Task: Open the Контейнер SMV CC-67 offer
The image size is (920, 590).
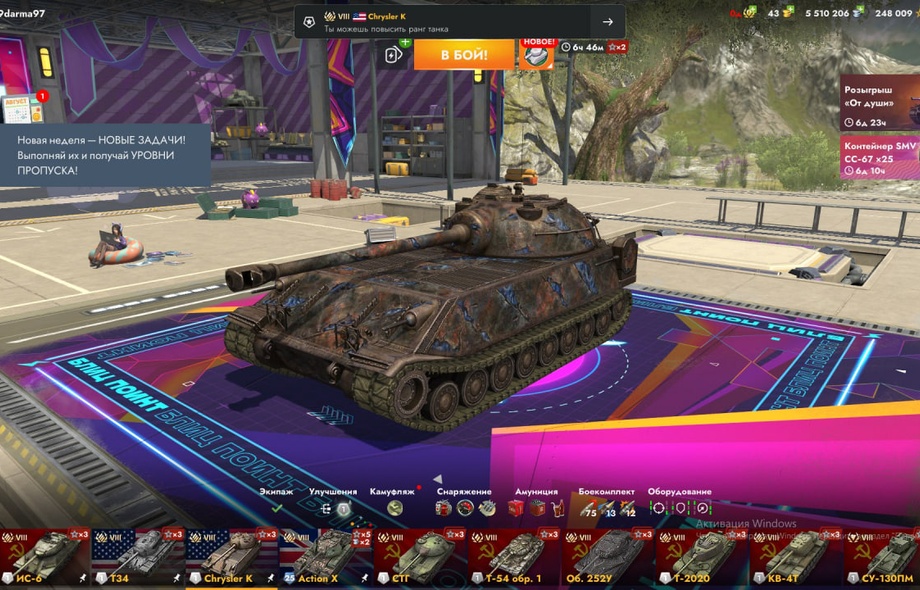Action: tap(879, 158)
